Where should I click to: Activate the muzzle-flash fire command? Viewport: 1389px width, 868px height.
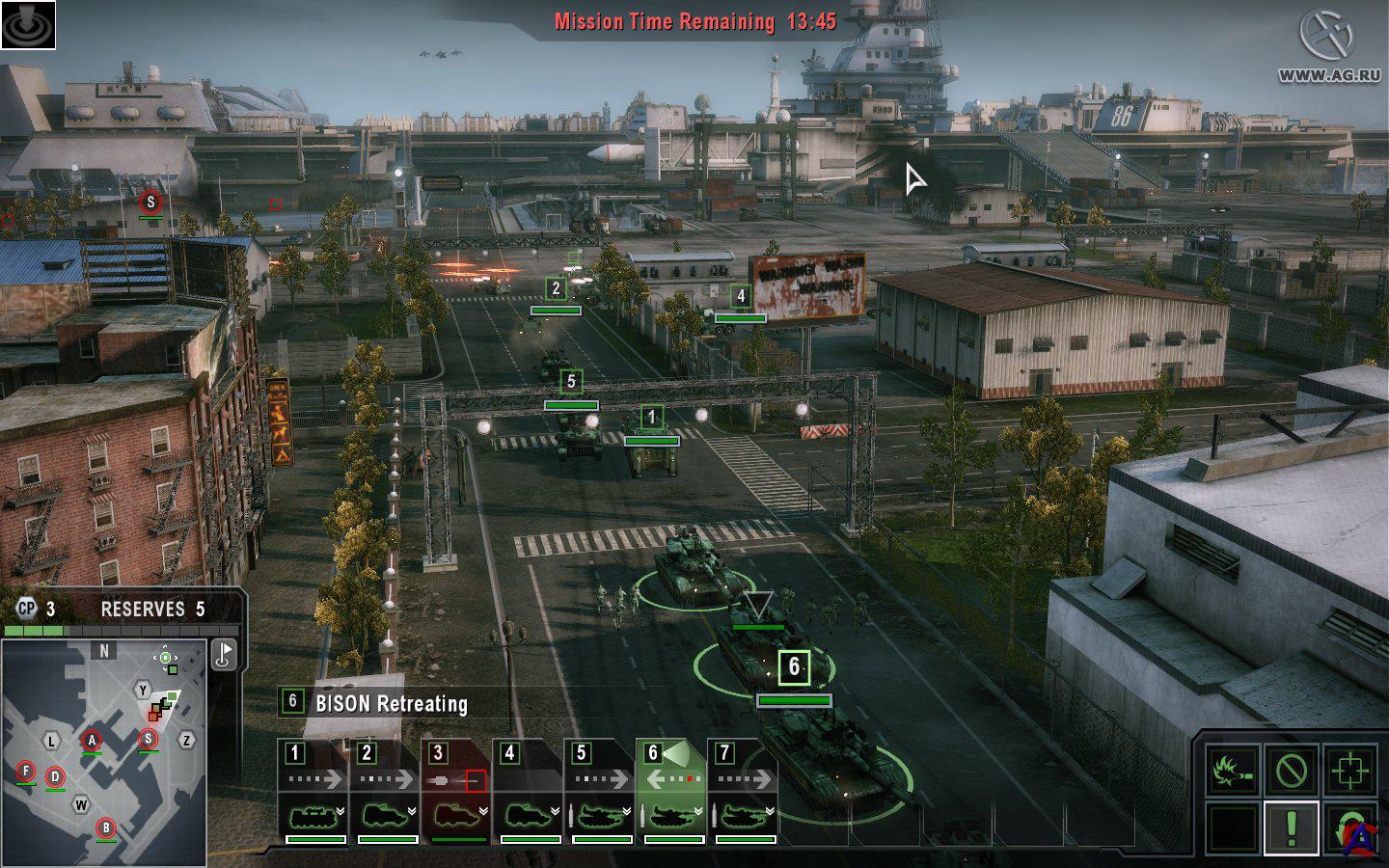click(x=1232, y=771)
